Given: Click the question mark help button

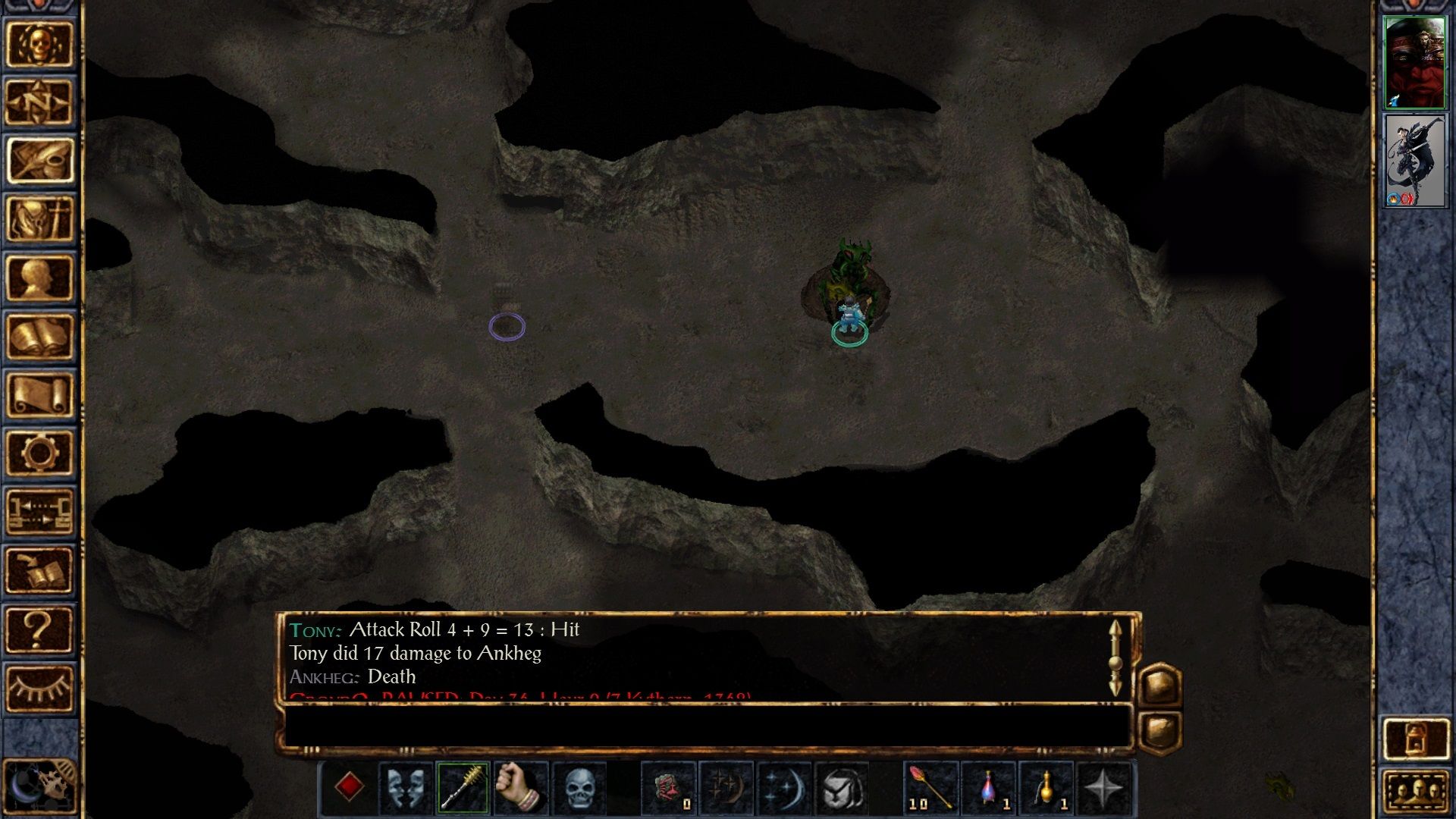Looking at the screenshot, I should coord(39,629).
